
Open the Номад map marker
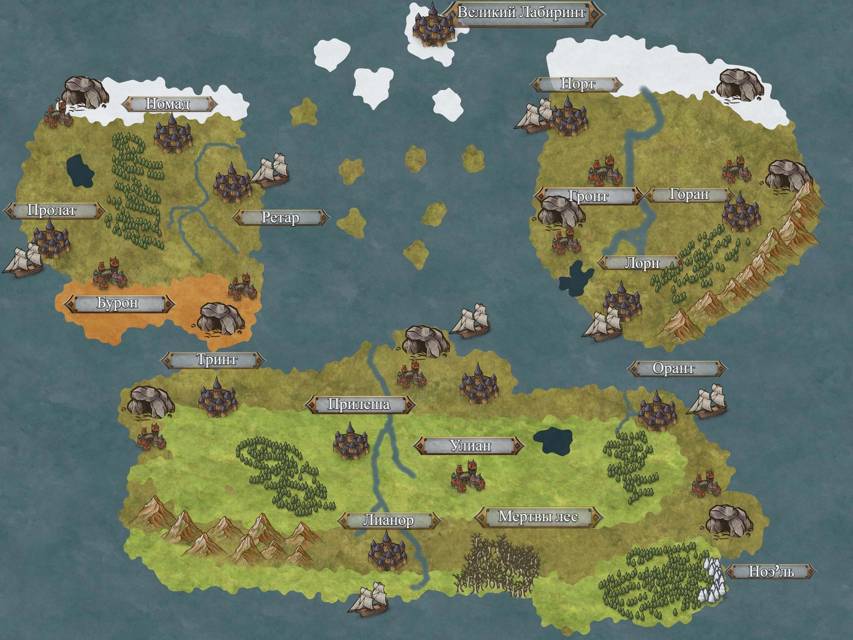pyautogui.click(x=169, y=103)
